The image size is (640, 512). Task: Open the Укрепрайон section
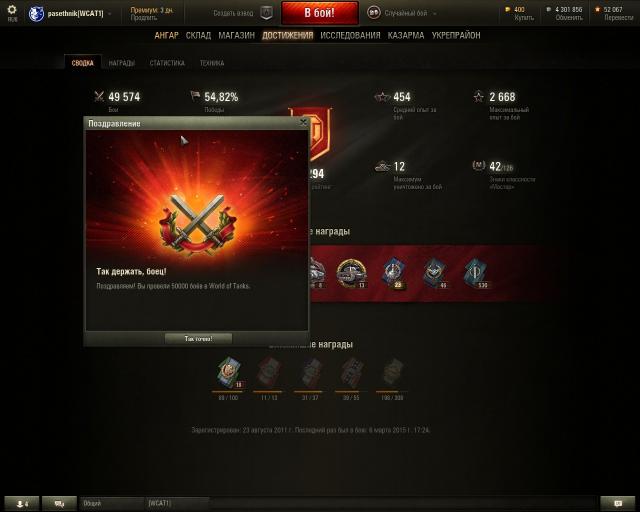(x=456, y=35)
